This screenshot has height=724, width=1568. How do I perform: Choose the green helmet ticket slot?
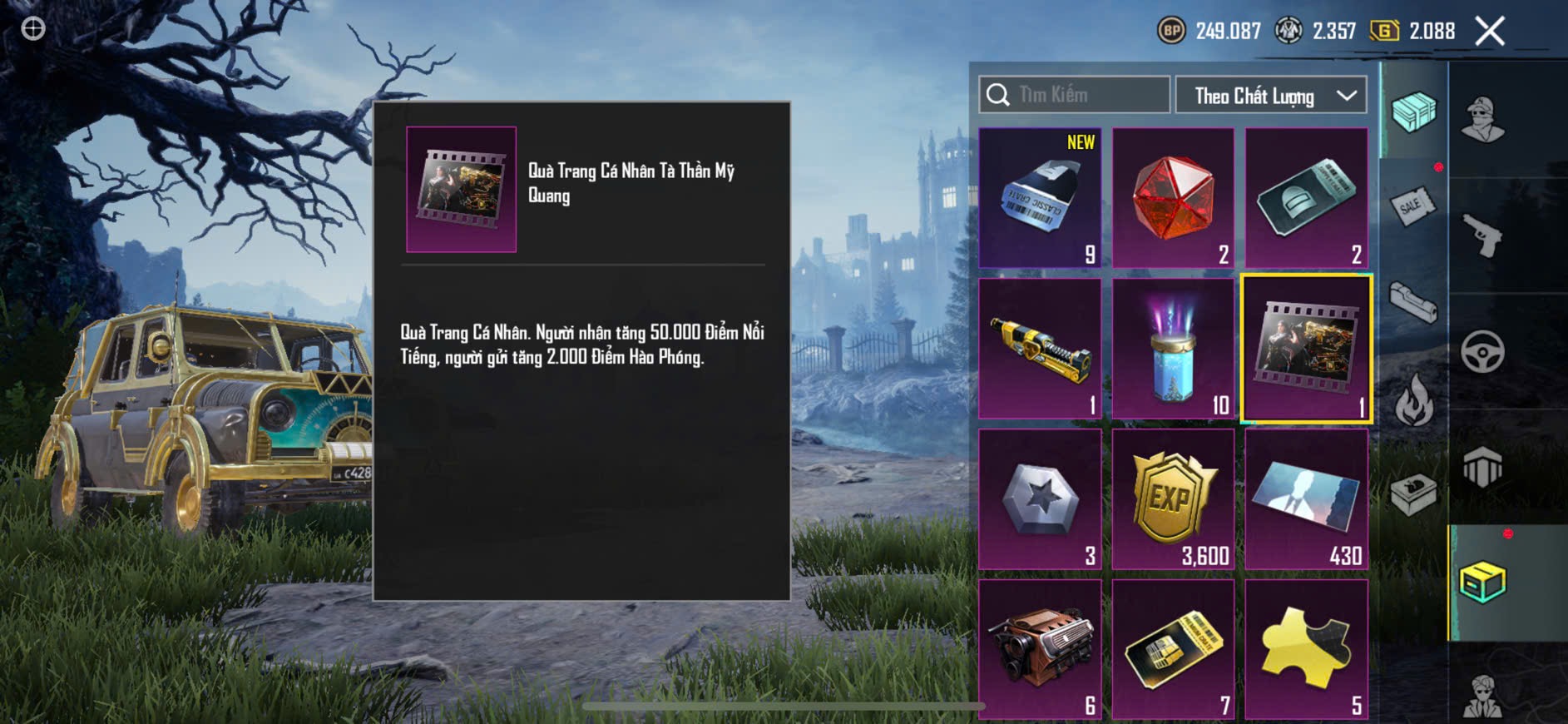(x=1306, y=198)
